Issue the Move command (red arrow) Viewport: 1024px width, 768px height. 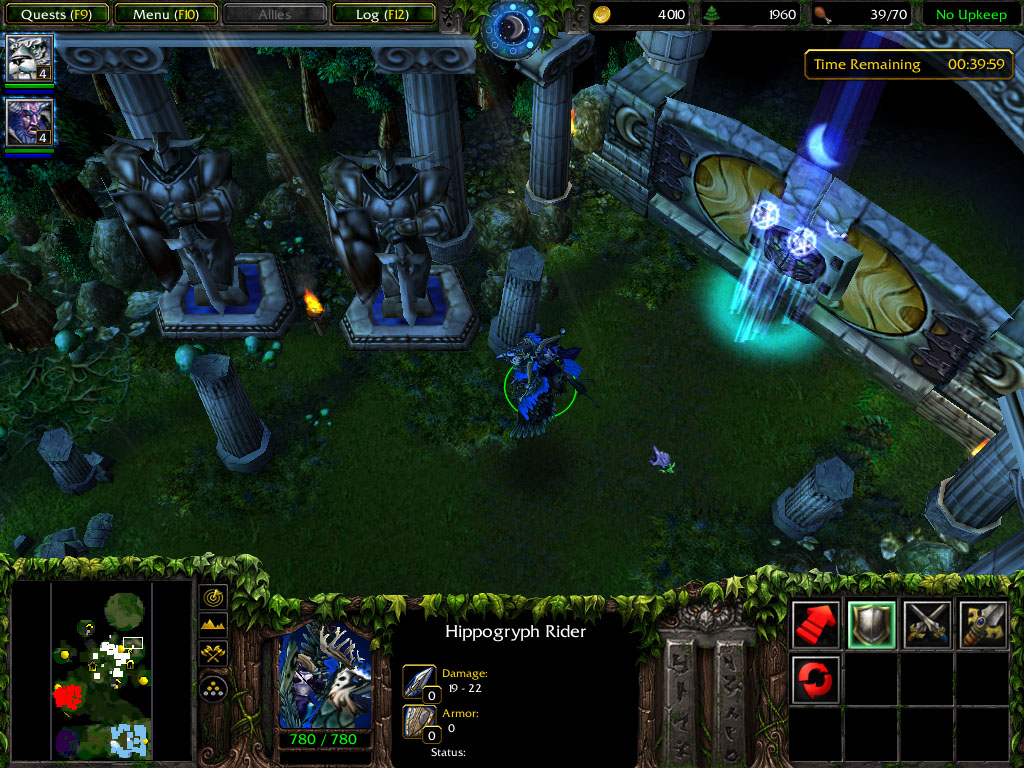tap(816, 624)
